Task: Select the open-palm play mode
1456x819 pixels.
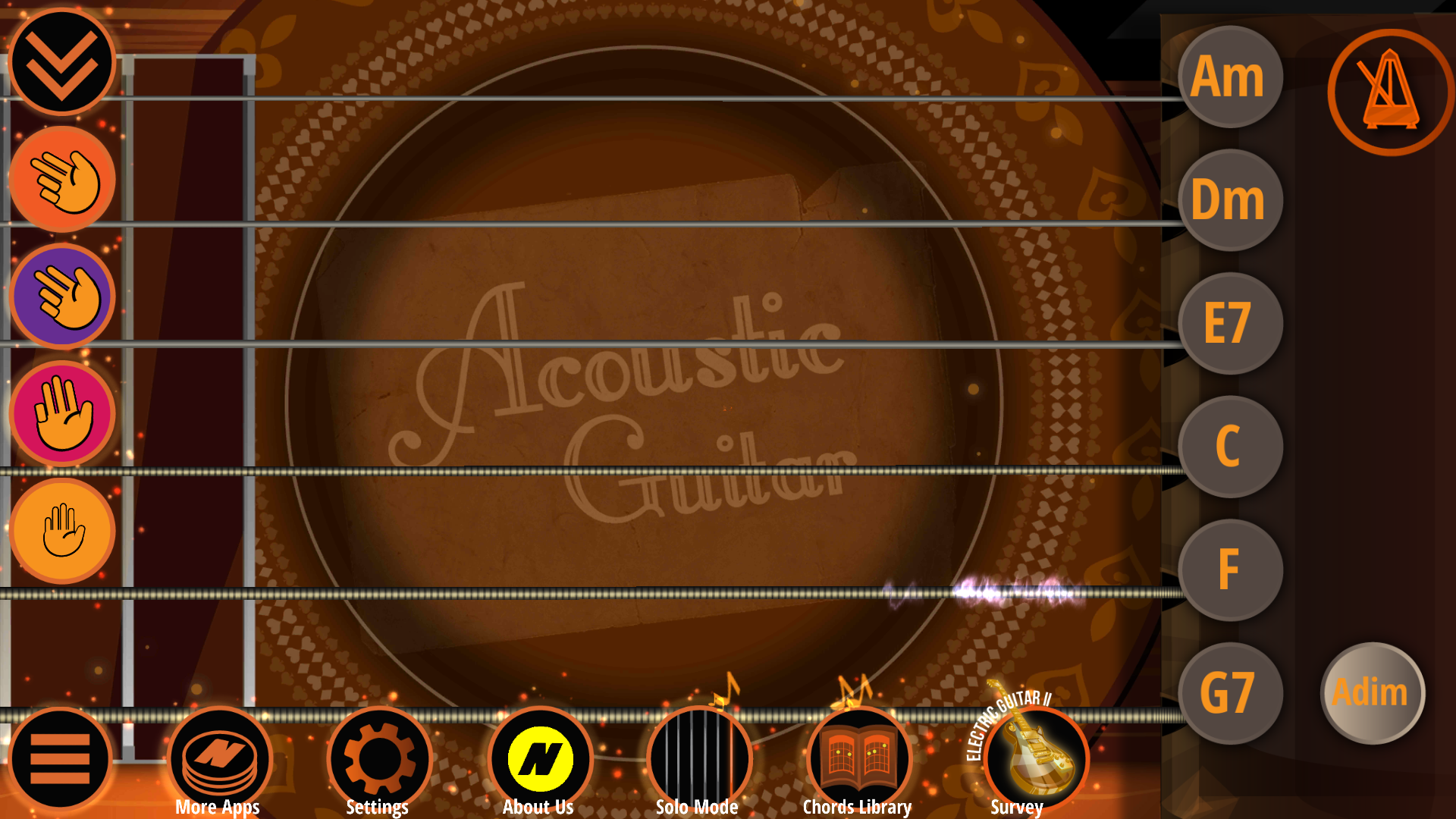Action: [x=61, y=530]
